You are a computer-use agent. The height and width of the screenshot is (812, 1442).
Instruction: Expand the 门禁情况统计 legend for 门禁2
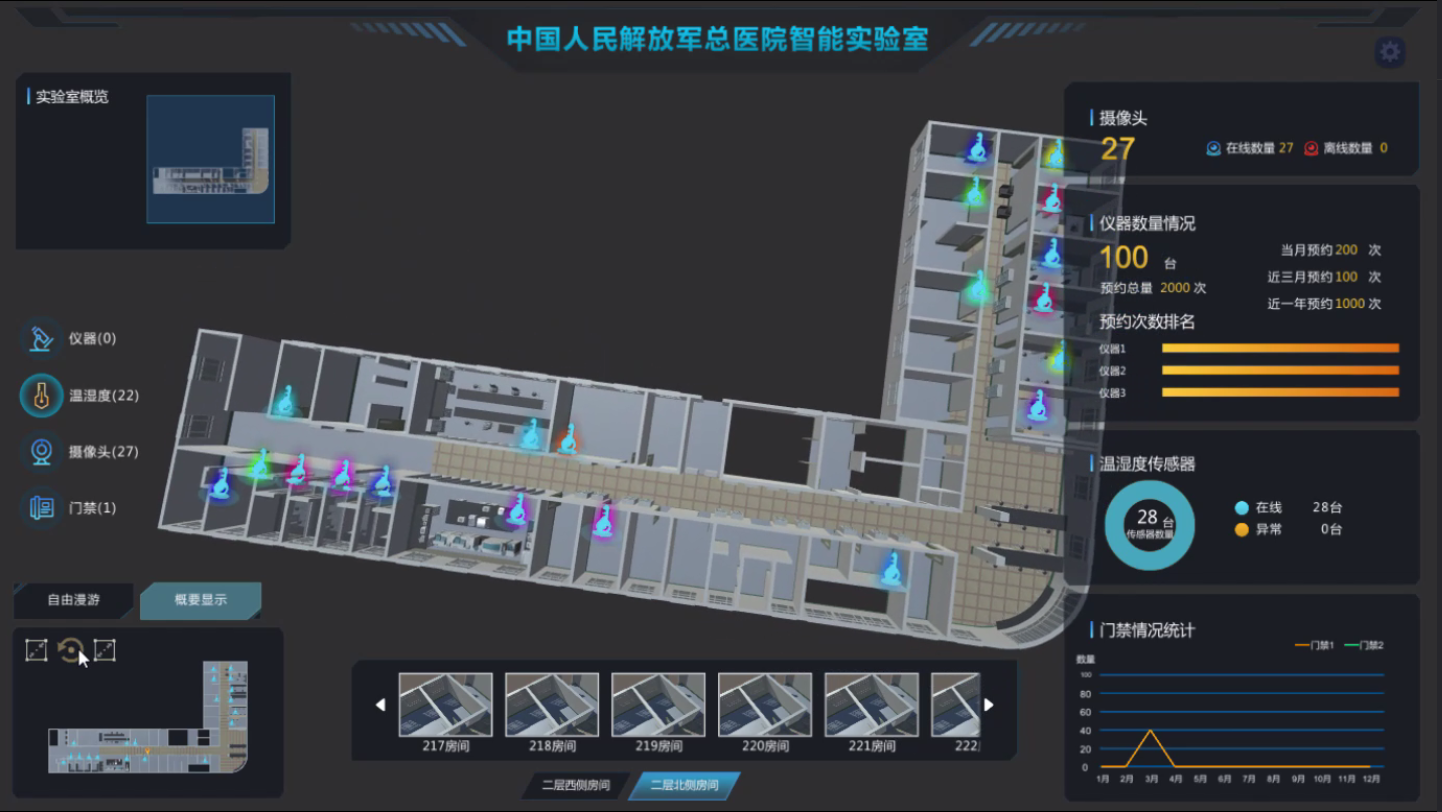(1366, 645)
